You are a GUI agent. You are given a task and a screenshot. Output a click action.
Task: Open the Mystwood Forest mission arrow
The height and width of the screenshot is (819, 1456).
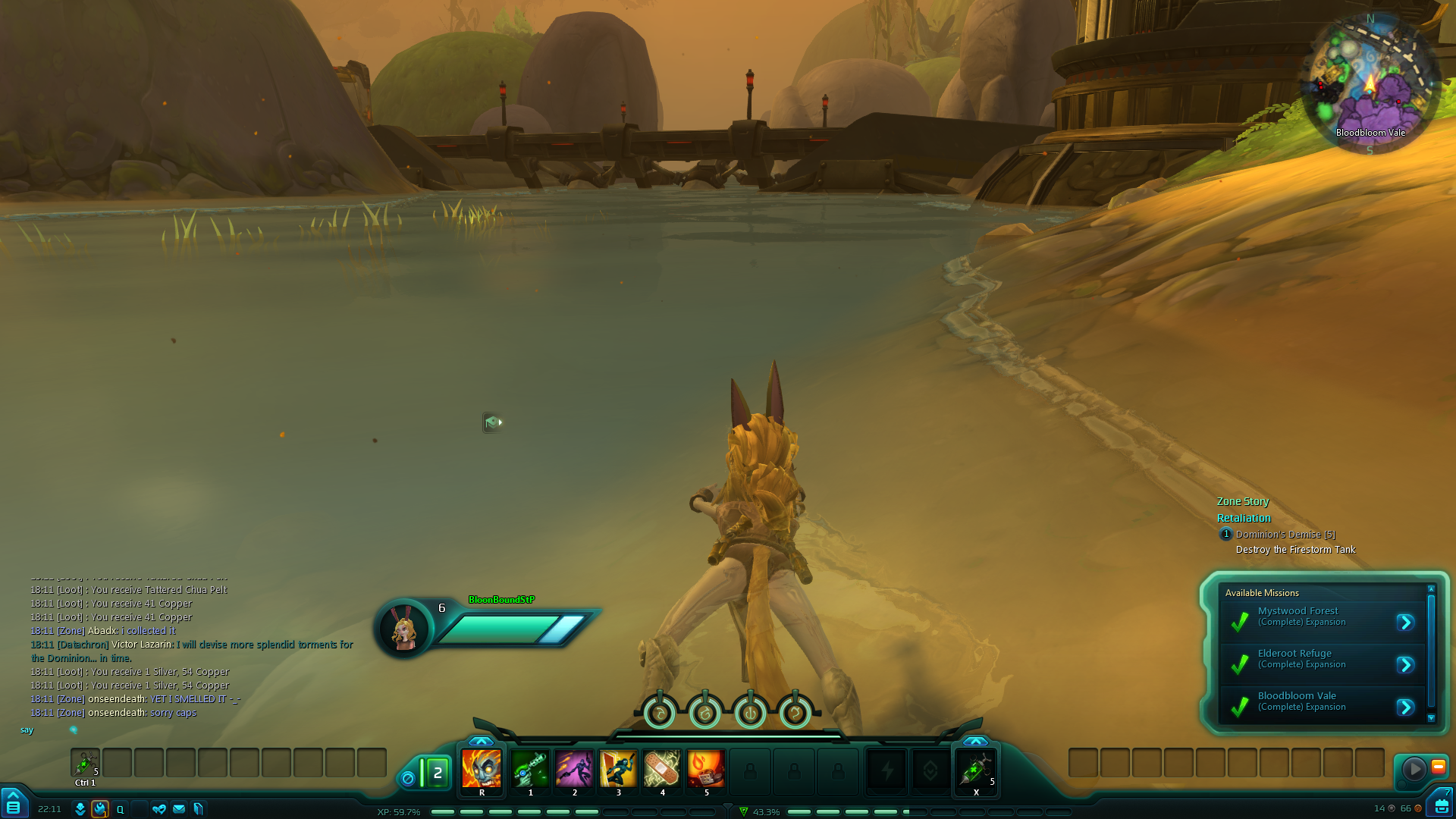coord(1405,623)
